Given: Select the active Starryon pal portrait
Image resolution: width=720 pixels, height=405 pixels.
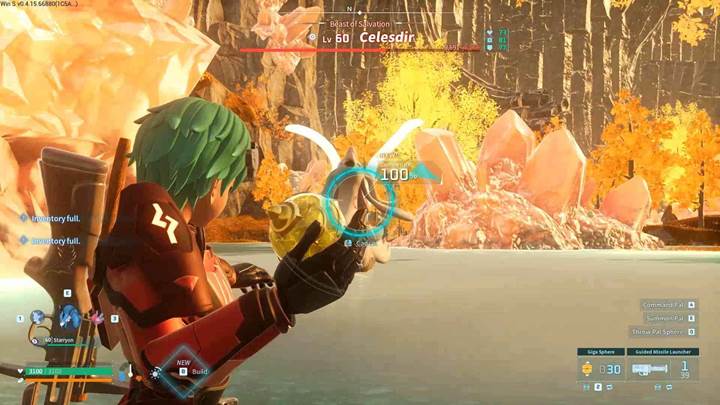Looking at the screenshot, I should [68, 317].
